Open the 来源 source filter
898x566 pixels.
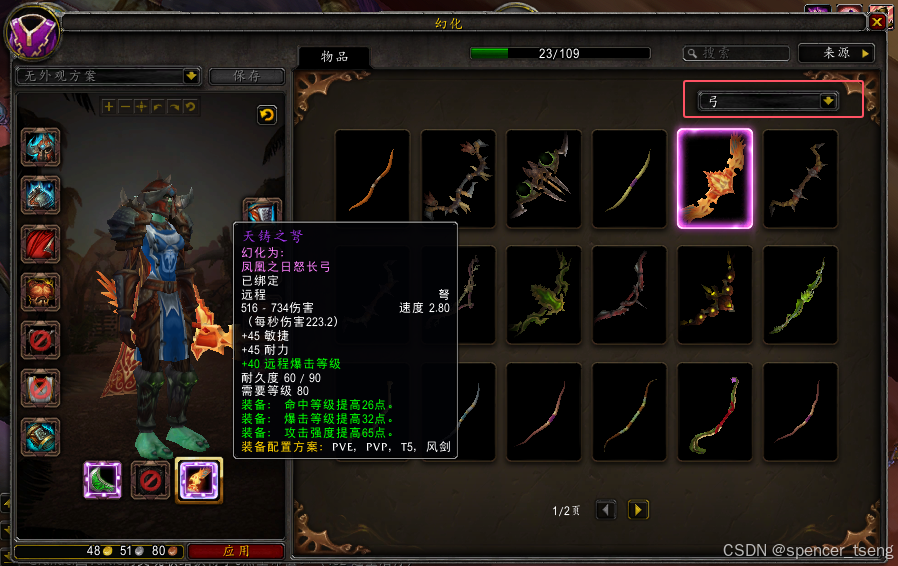click(x=836, y=53)
